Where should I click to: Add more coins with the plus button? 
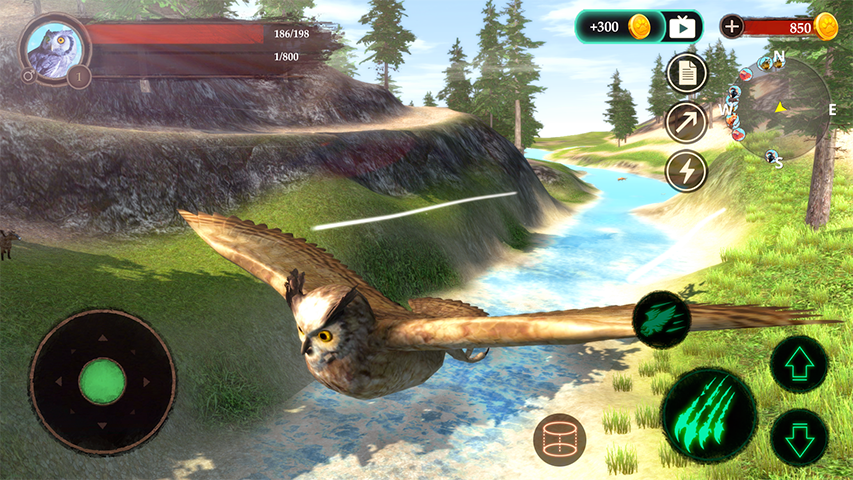pos(733,27)
